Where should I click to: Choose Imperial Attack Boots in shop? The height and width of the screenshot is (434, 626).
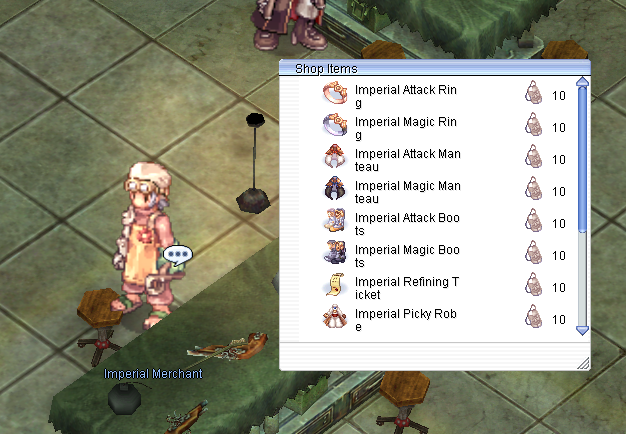(408, 223)
